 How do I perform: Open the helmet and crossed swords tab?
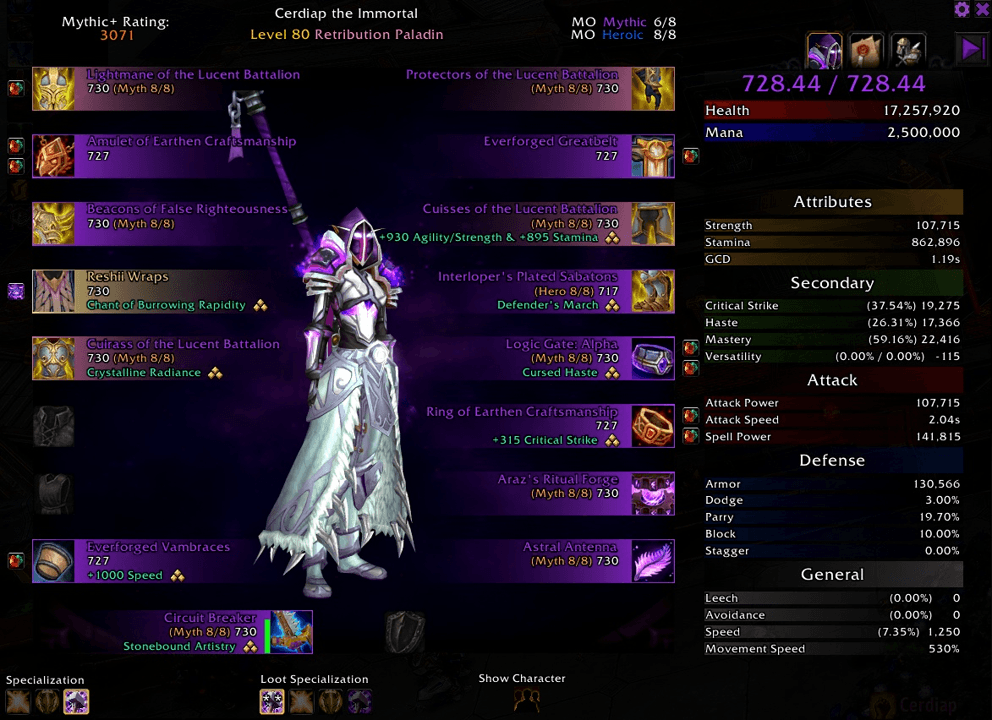pyautogui.click(x=909, y=50)
